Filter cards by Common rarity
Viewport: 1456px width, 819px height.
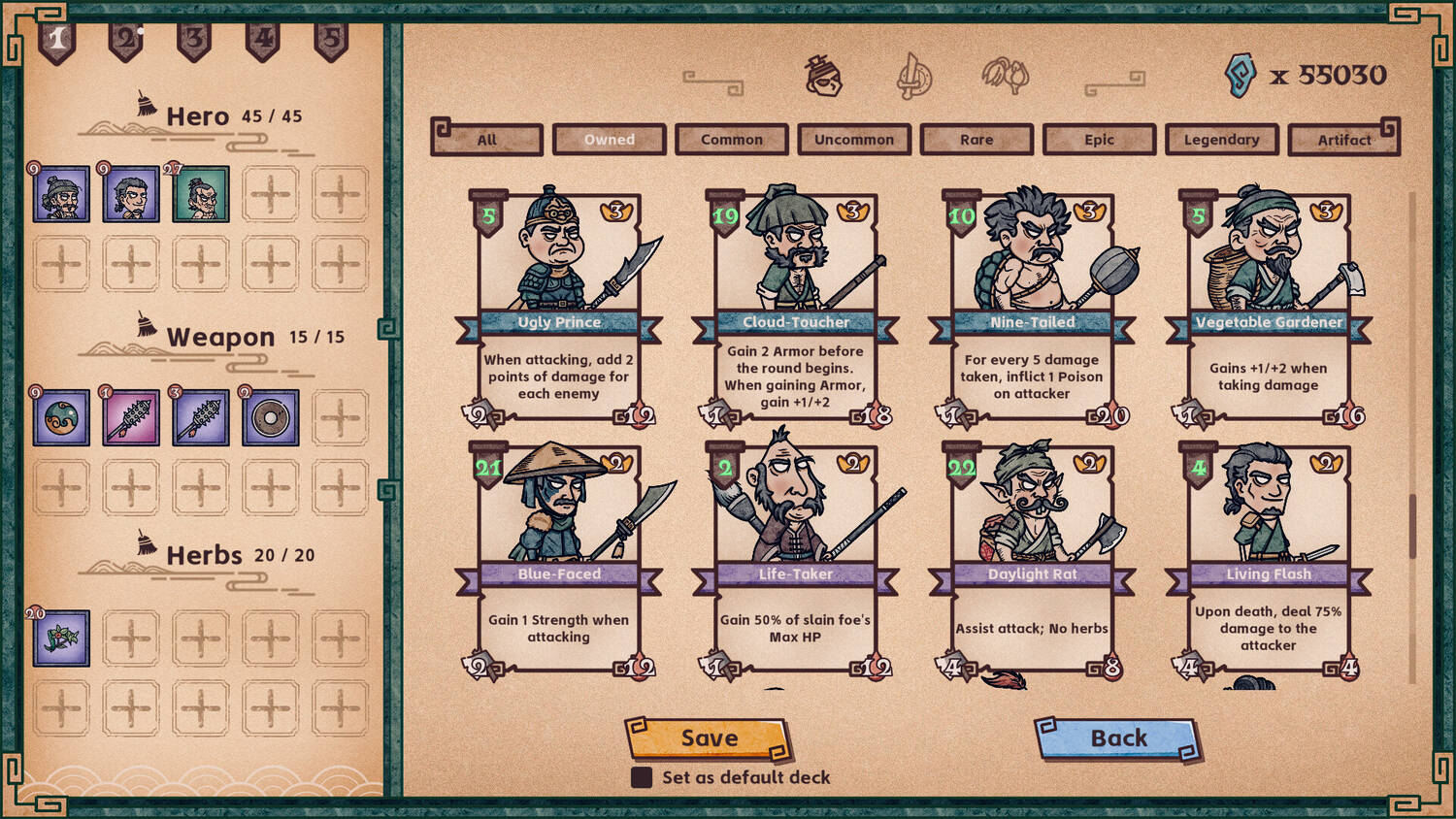click(x=732, y=140)
